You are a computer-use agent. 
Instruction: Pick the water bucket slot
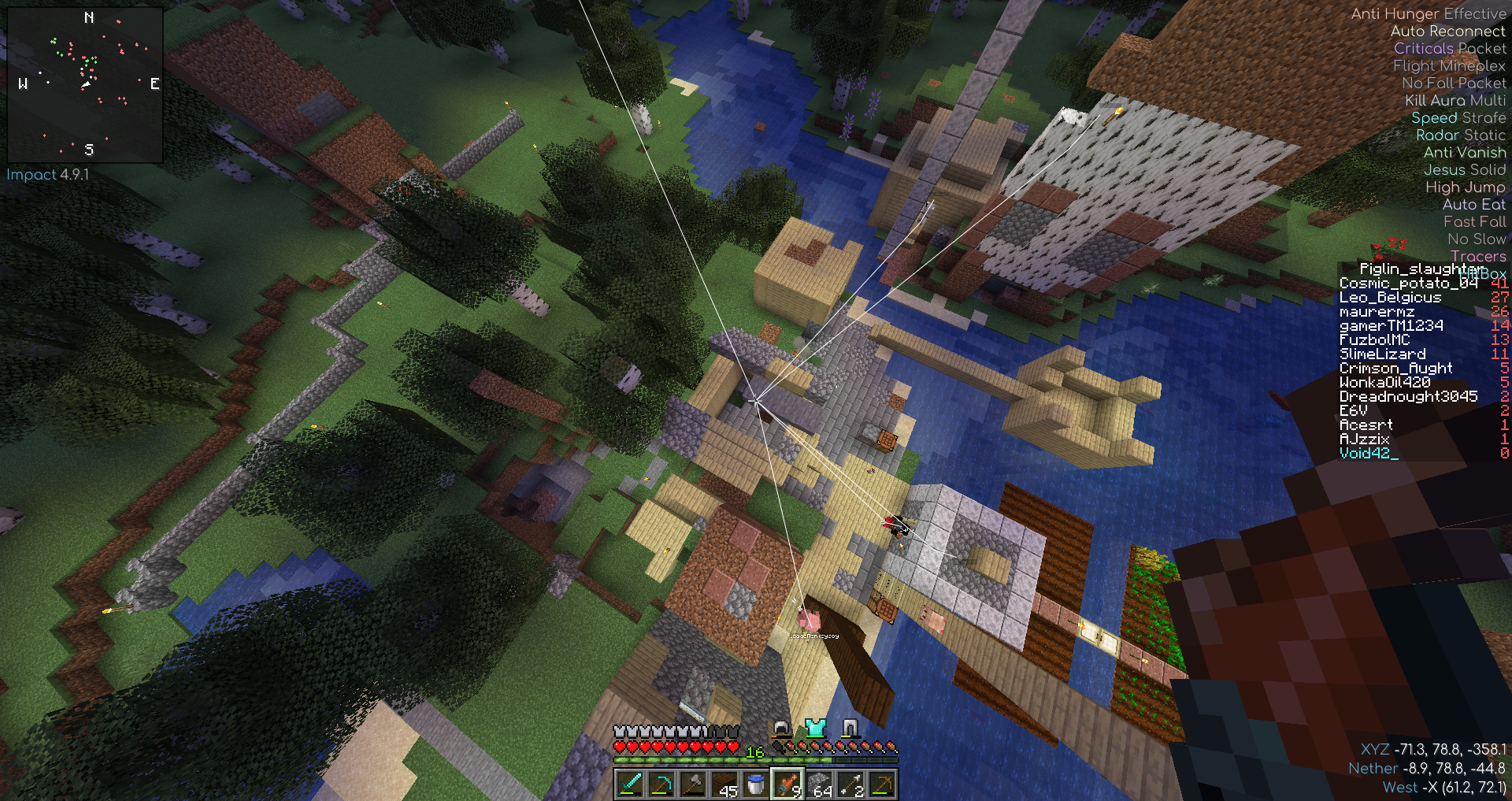point(756,785)
